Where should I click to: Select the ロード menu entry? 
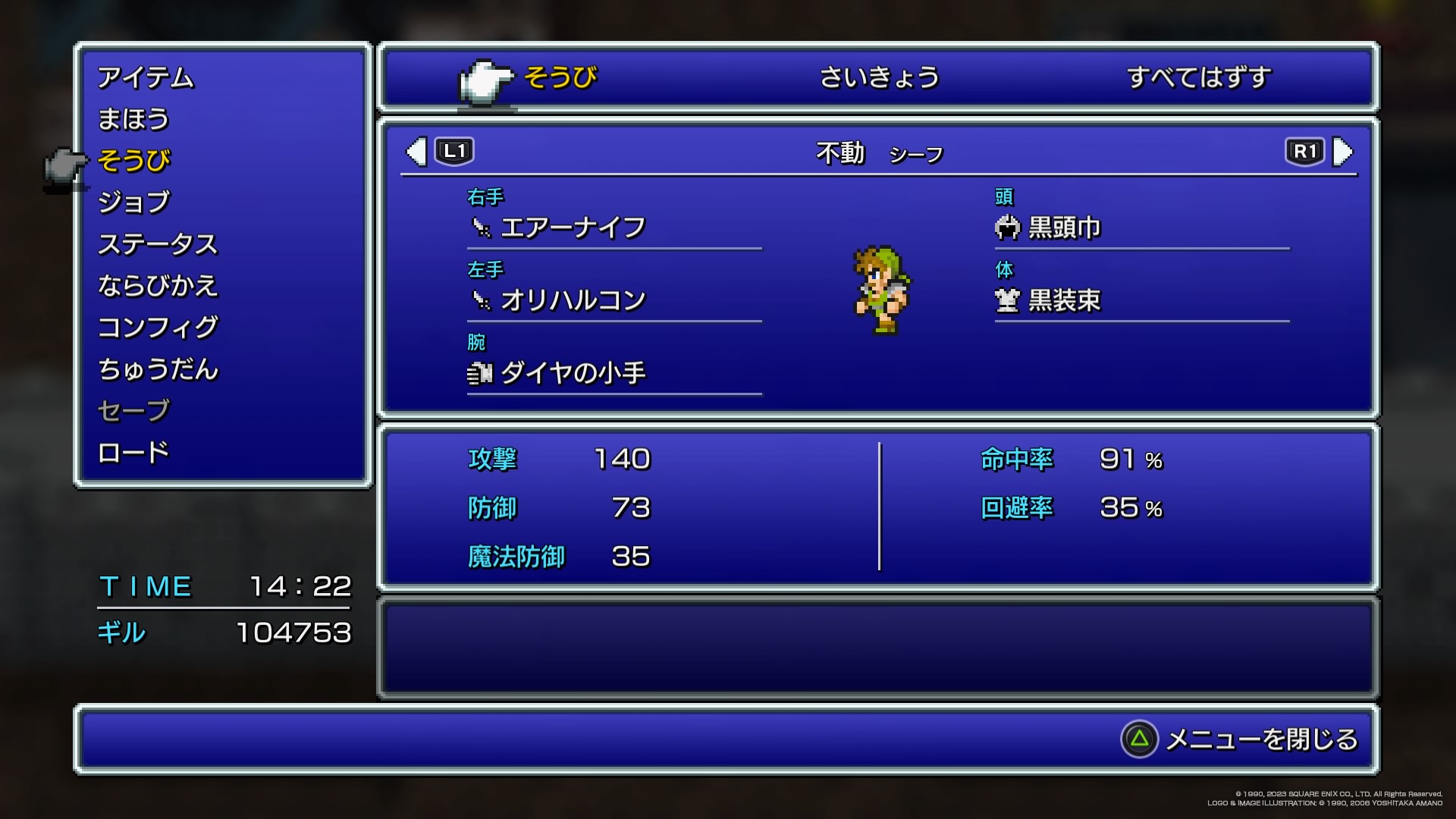pyautogui.click(x=133, y=453)
